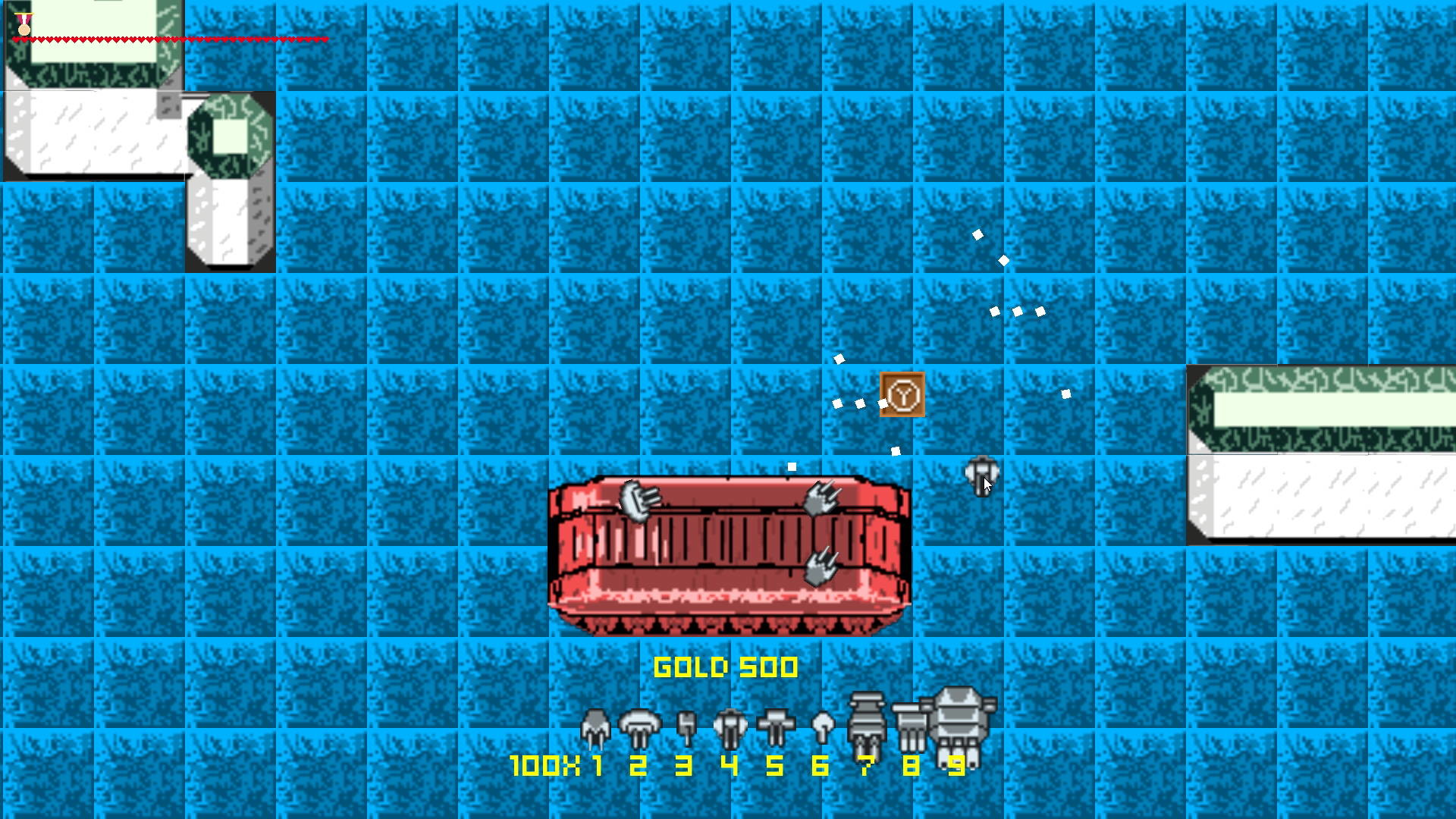Click the Y button prompt crate
This screenshot has width=1456, height=819.
(902, 395)
